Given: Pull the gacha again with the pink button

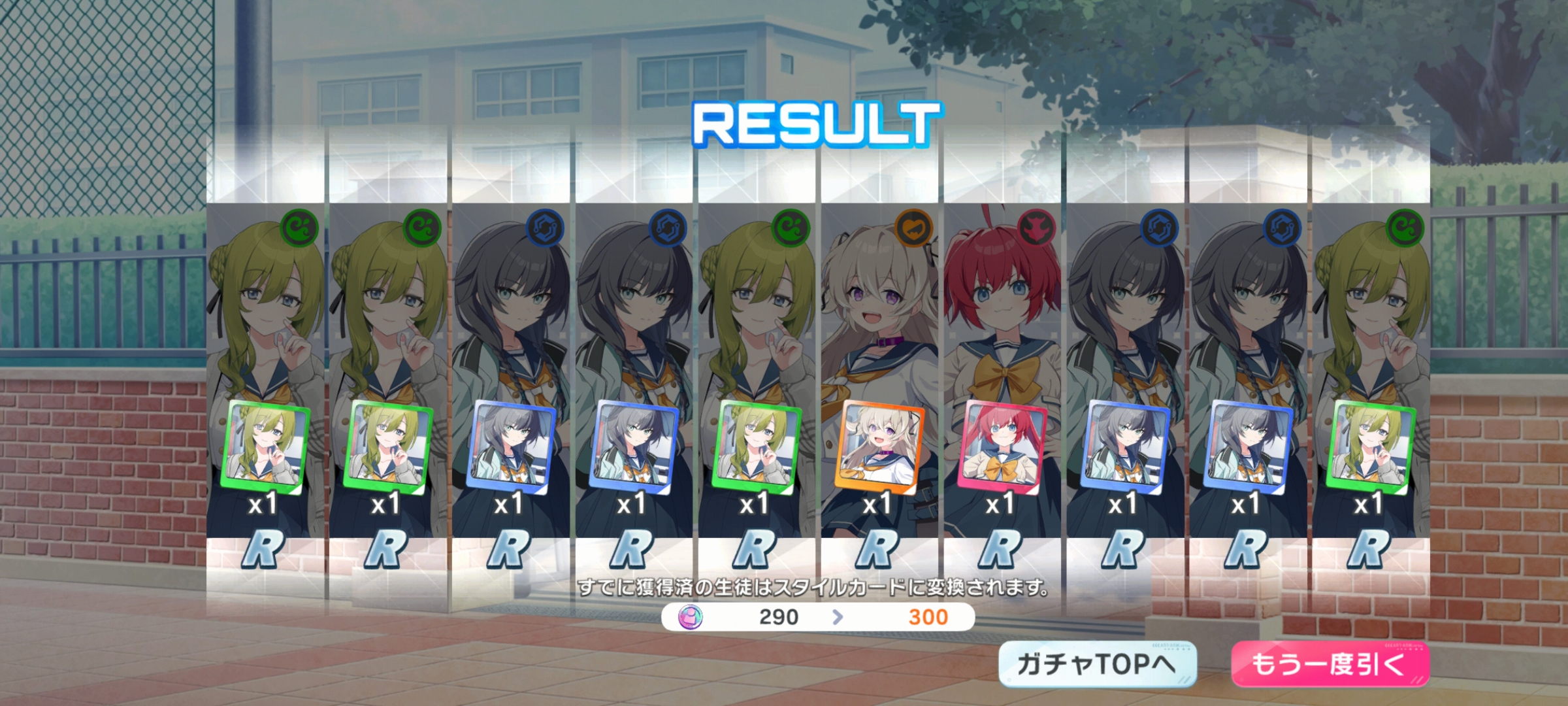Looking at the screenshot, I should point(1330,664).
